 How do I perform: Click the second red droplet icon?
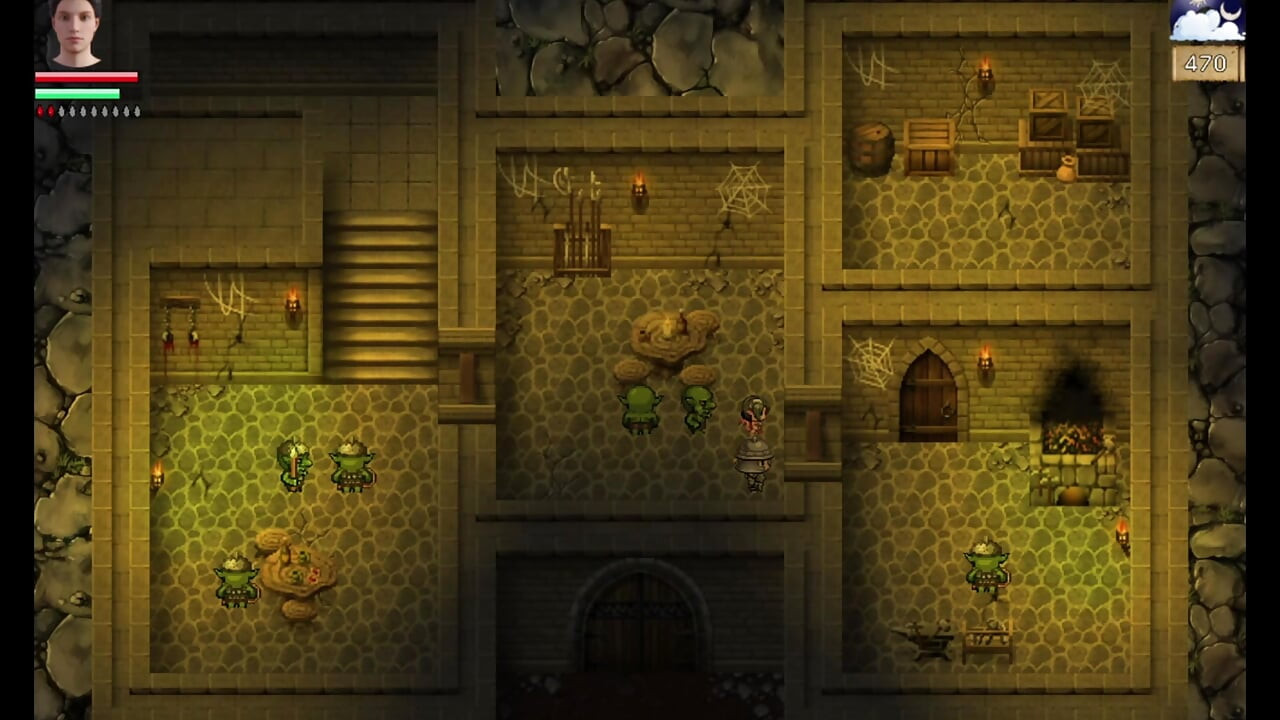click(x=51, y=112)
